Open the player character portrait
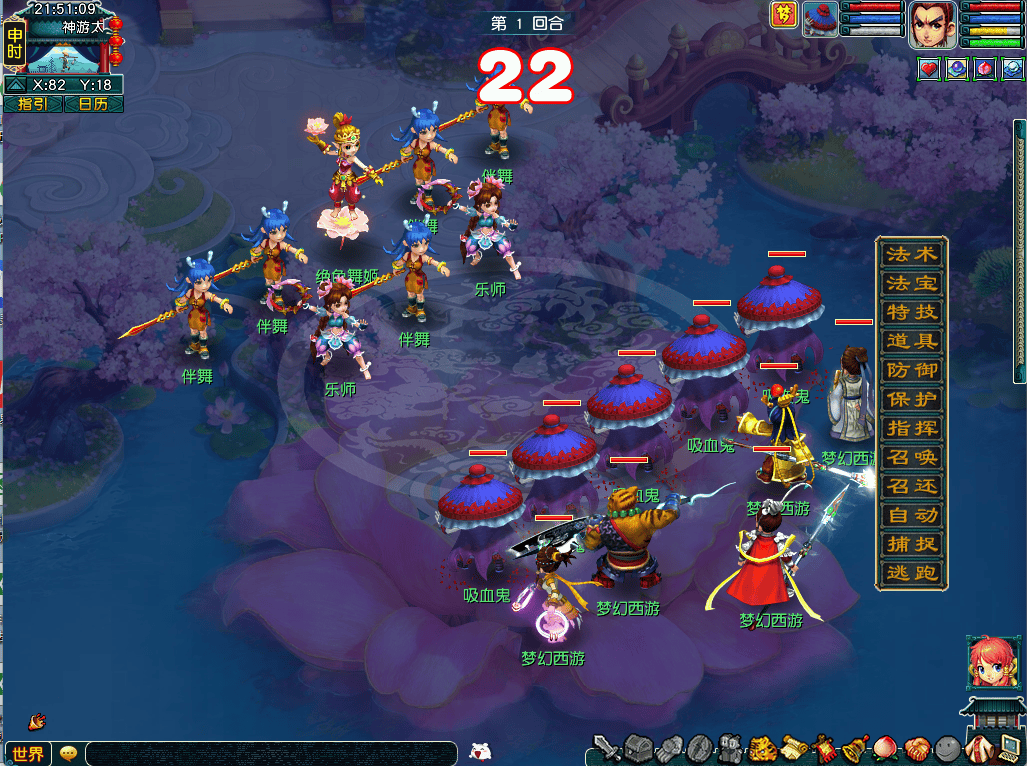This screenshot has height=766, width=1027. 932,25
